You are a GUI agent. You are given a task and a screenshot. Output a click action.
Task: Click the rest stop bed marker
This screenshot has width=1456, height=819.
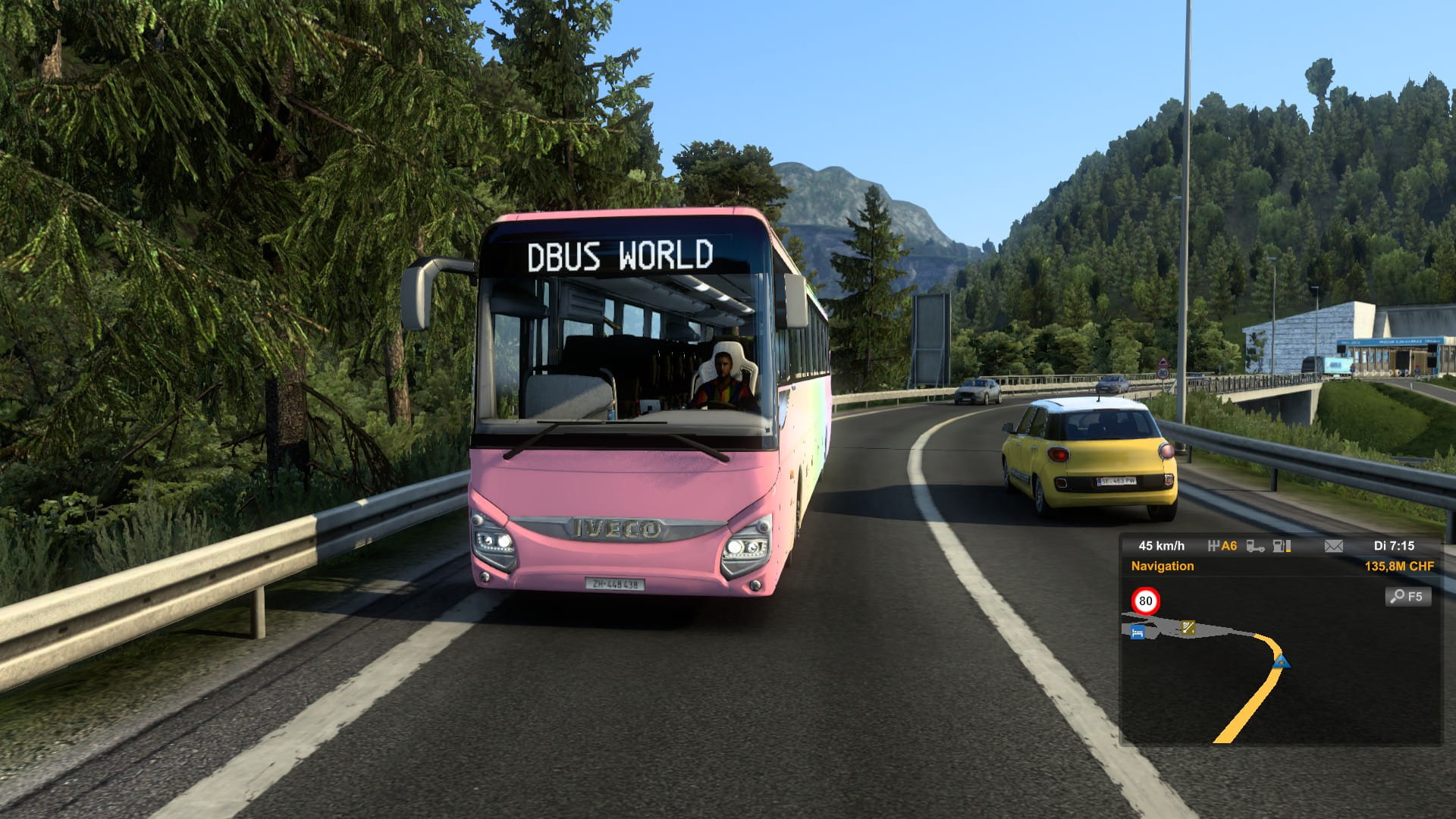point(1137,632)
